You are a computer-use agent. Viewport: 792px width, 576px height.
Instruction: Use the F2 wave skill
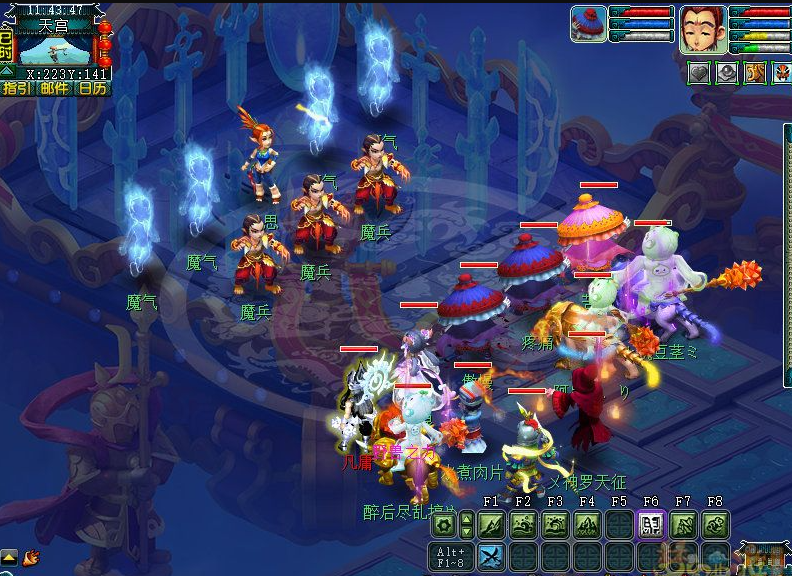[522, 524]
